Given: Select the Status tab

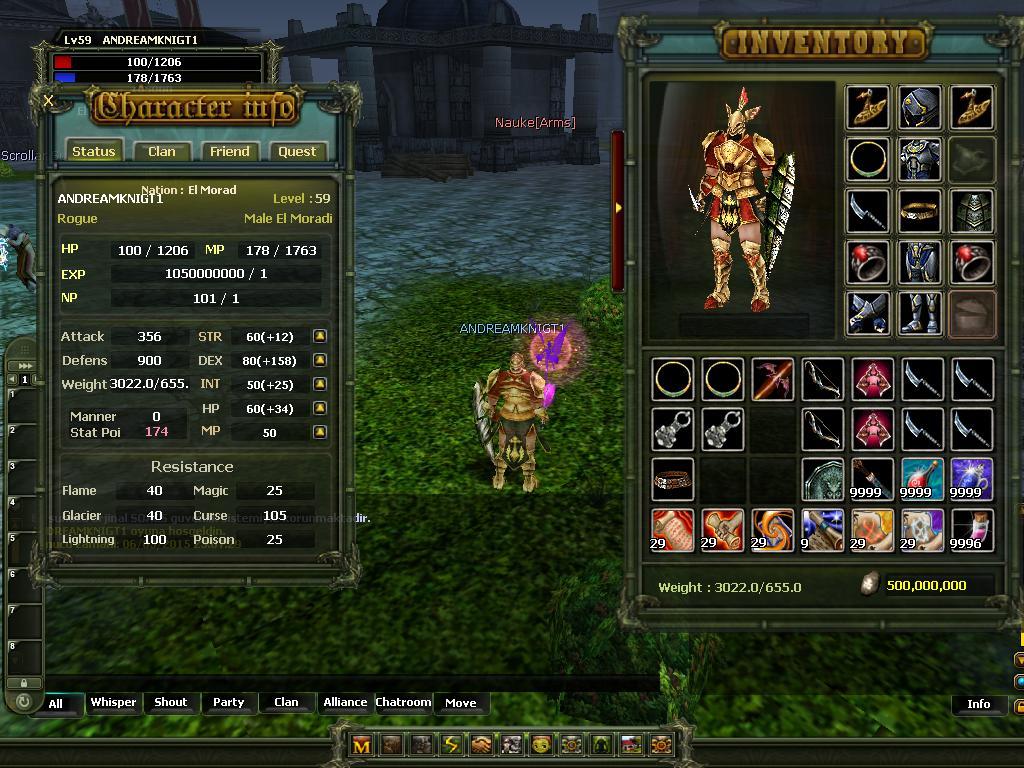Looking at the screenshot, I should point(94,151).
